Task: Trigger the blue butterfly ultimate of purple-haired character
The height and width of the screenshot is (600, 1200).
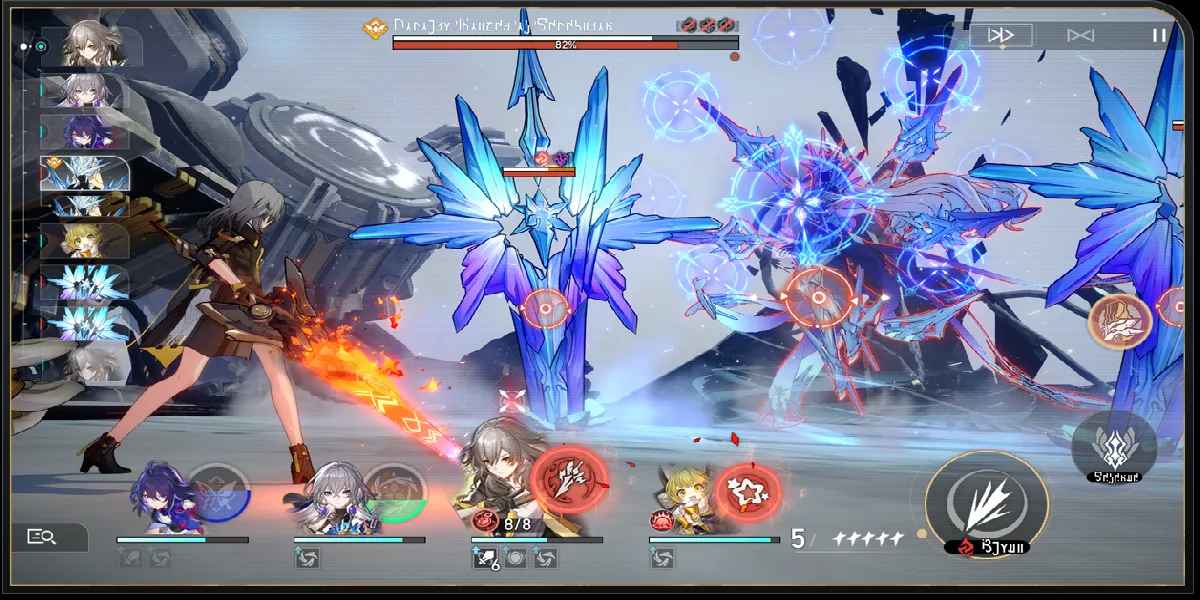Action: (x=217, y=492)
